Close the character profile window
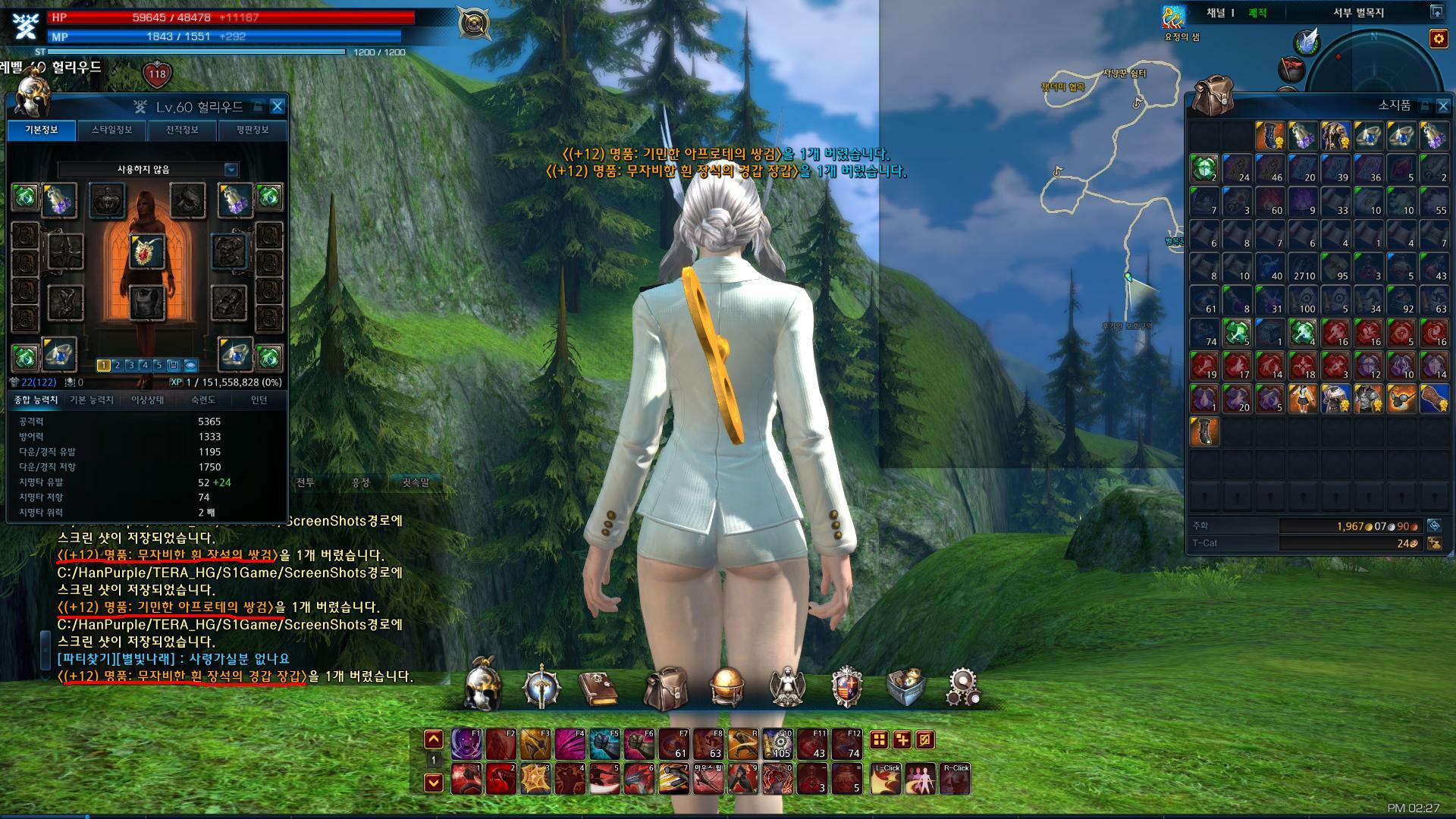 278,106
